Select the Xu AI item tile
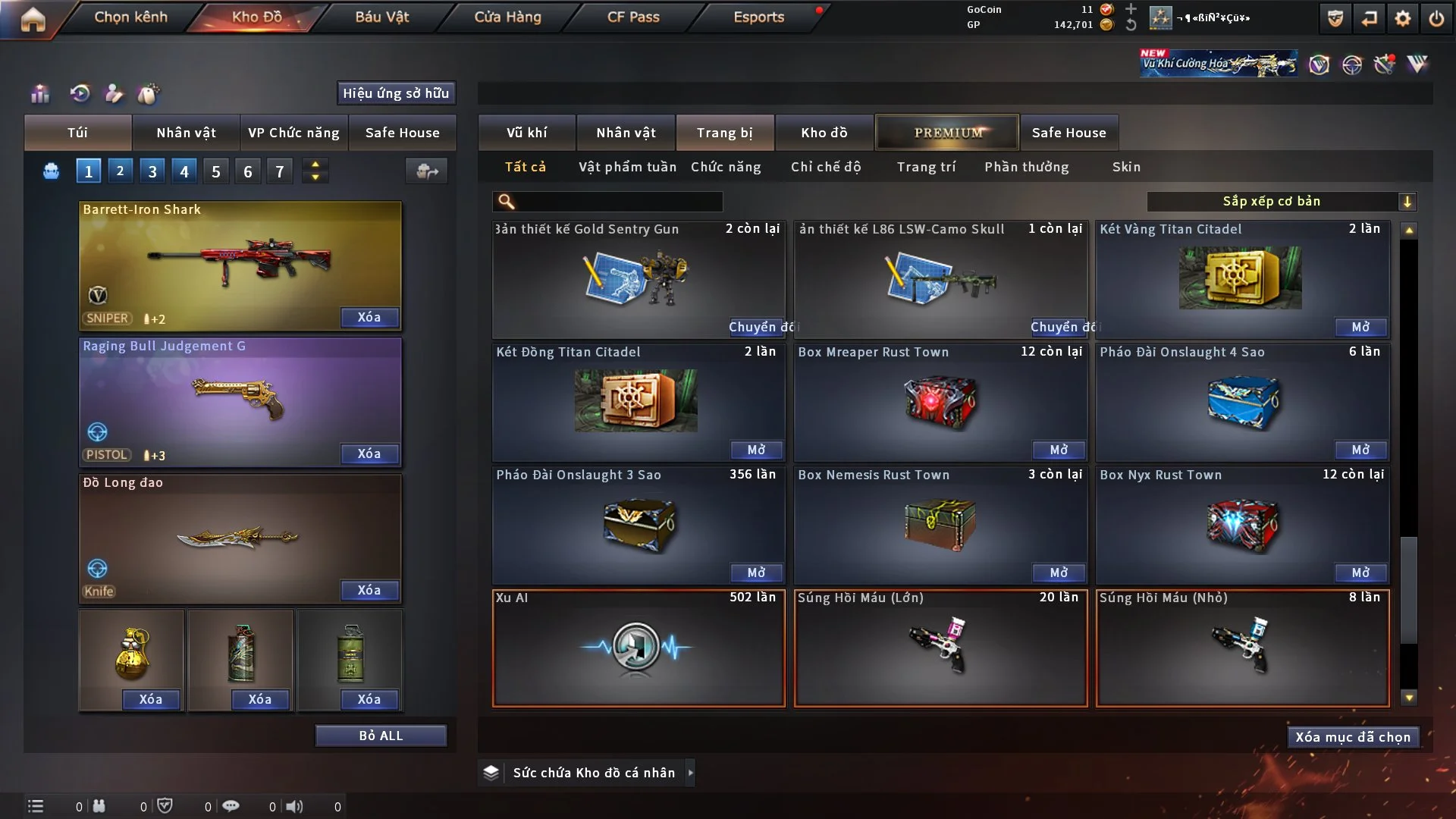 coord(639,648)
